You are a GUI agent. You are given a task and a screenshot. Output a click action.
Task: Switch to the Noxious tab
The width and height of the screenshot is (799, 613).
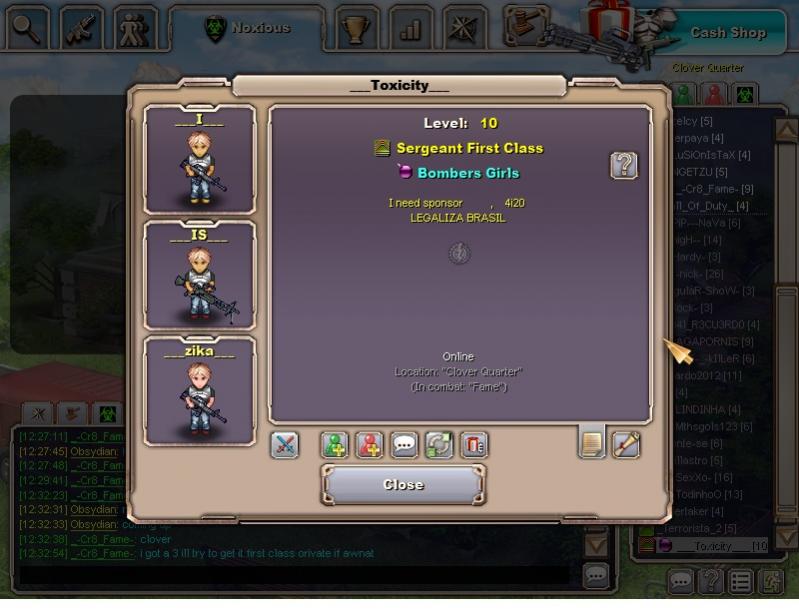tap(247, 28)
